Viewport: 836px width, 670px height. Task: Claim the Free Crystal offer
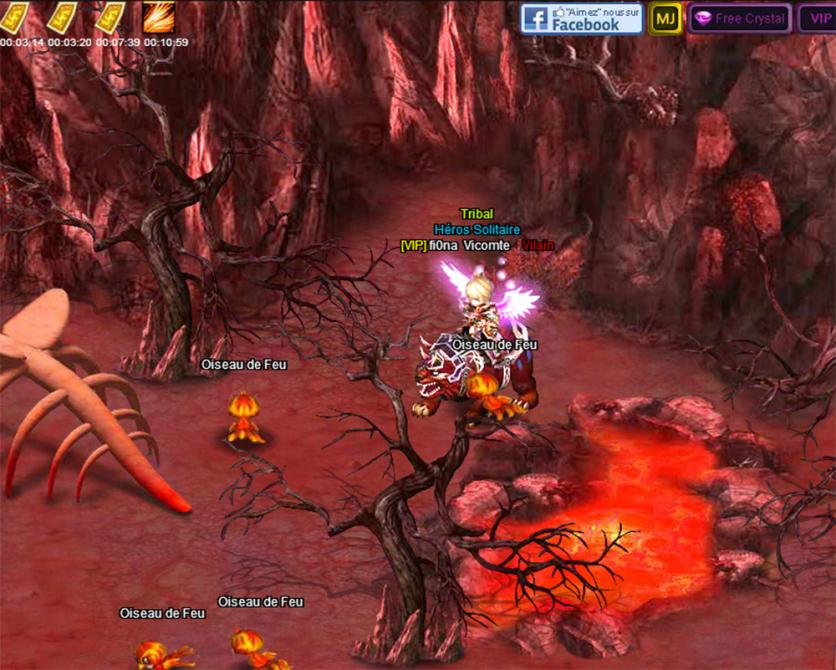(739, 18)
